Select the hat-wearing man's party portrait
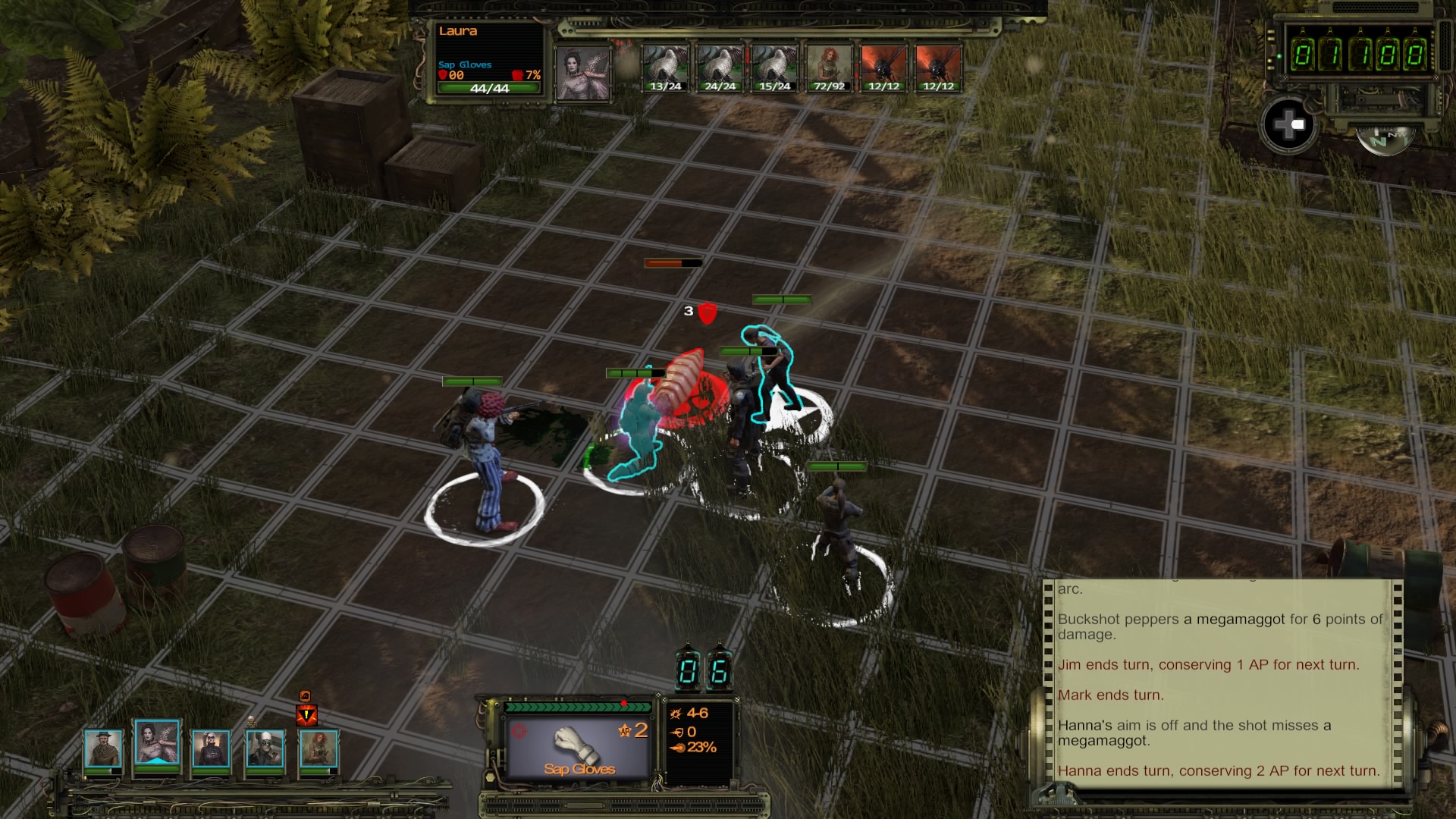1456x819 pixels. pyautogui.click(x=102, y=748)
